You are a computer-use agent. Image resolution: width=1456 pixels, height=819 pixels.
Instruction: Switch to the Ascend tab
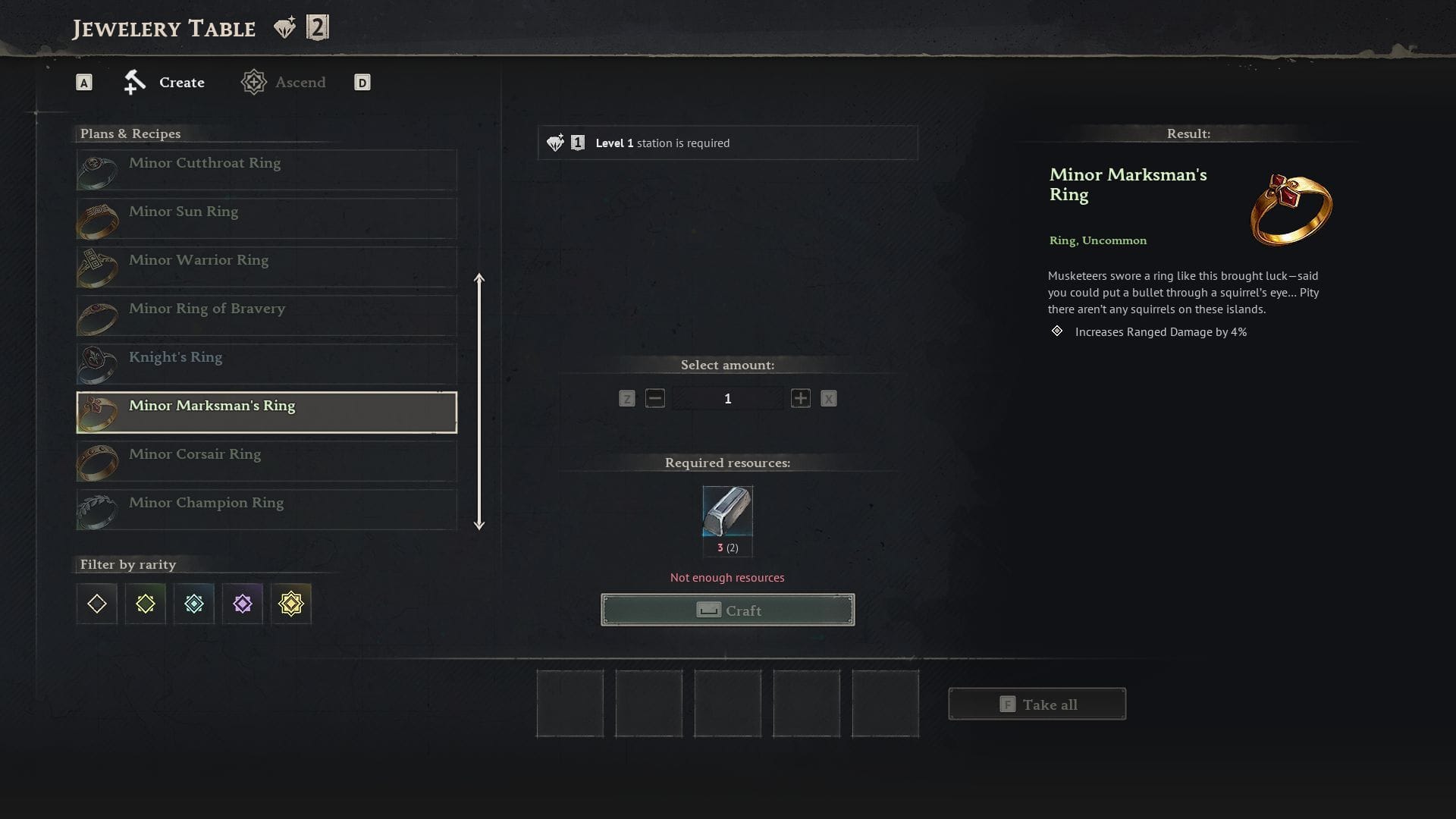[300, 82]
